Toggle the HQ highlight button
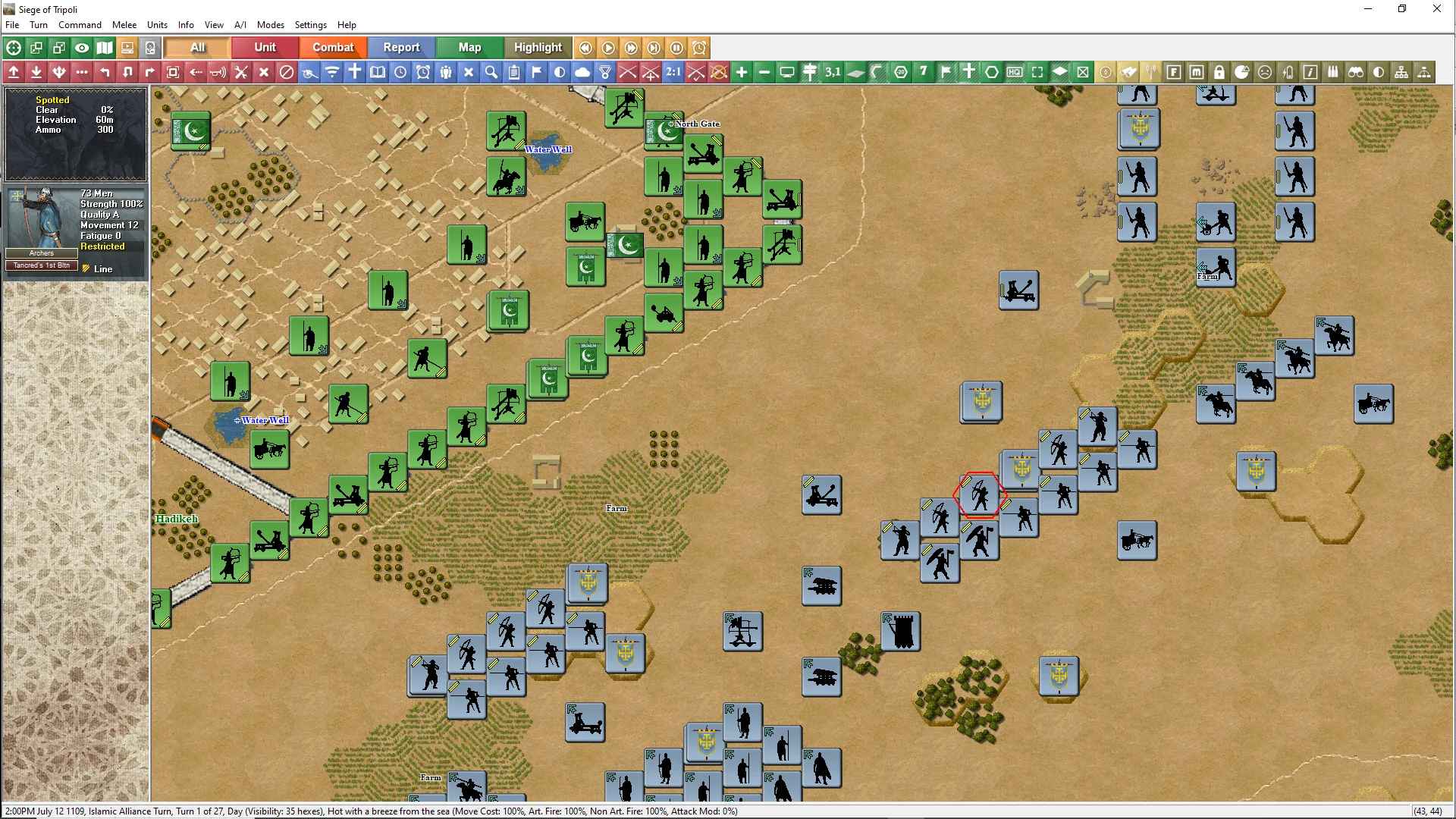1456x819 pixels. pos(1015,72)
